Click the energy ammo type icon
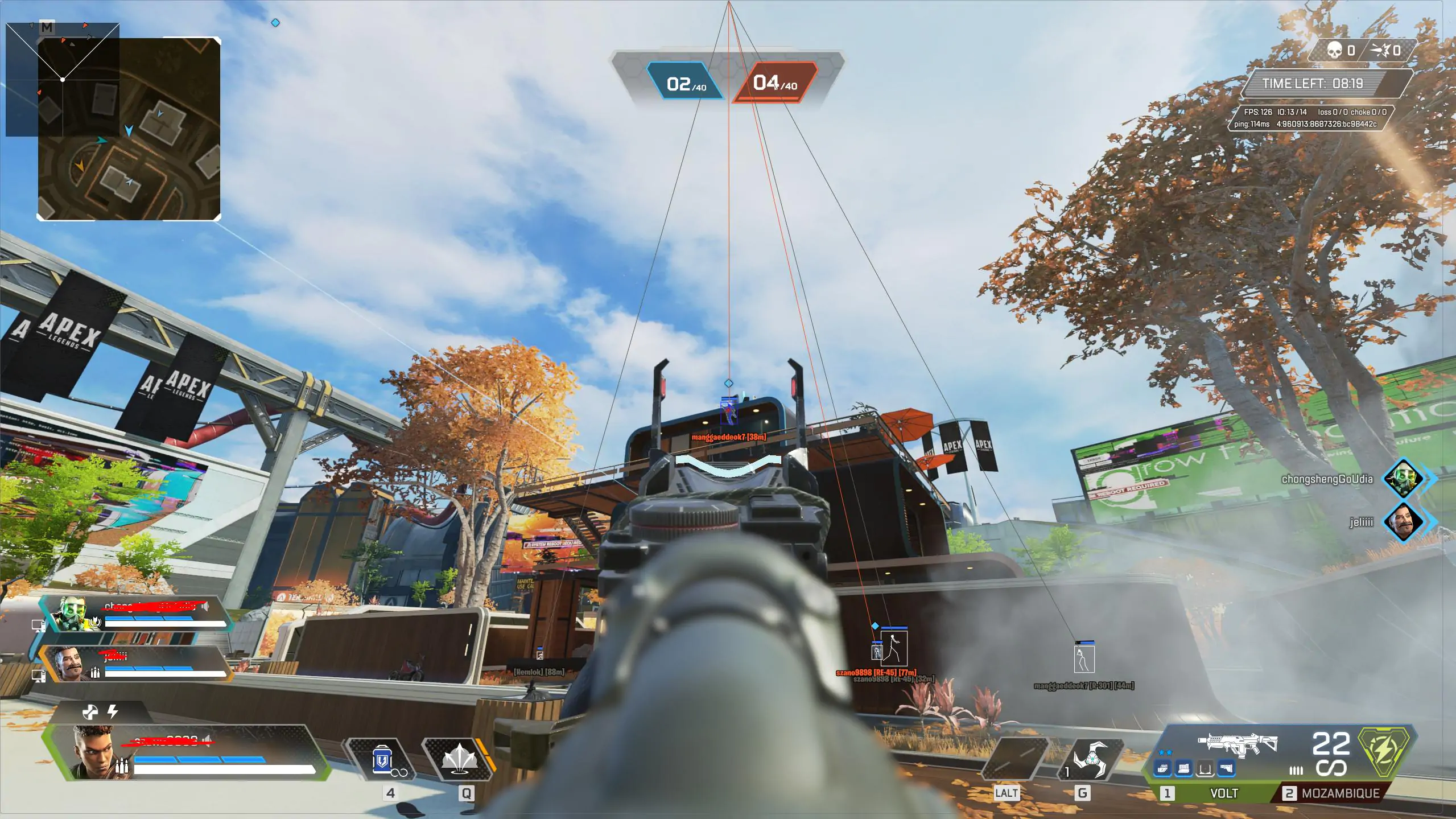This screenshot has height=819, width=1456. (1384, 751)
